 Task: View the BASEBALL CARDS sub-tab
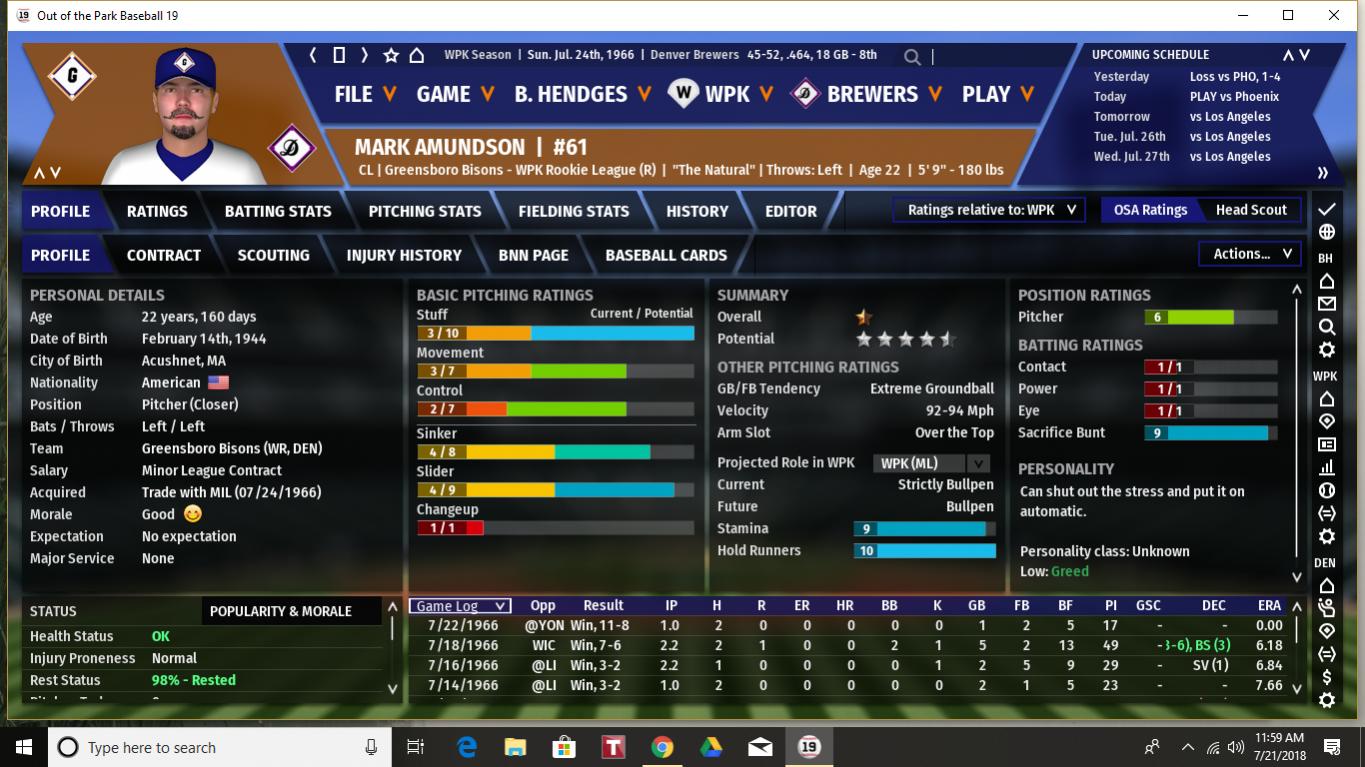point(666,255)
